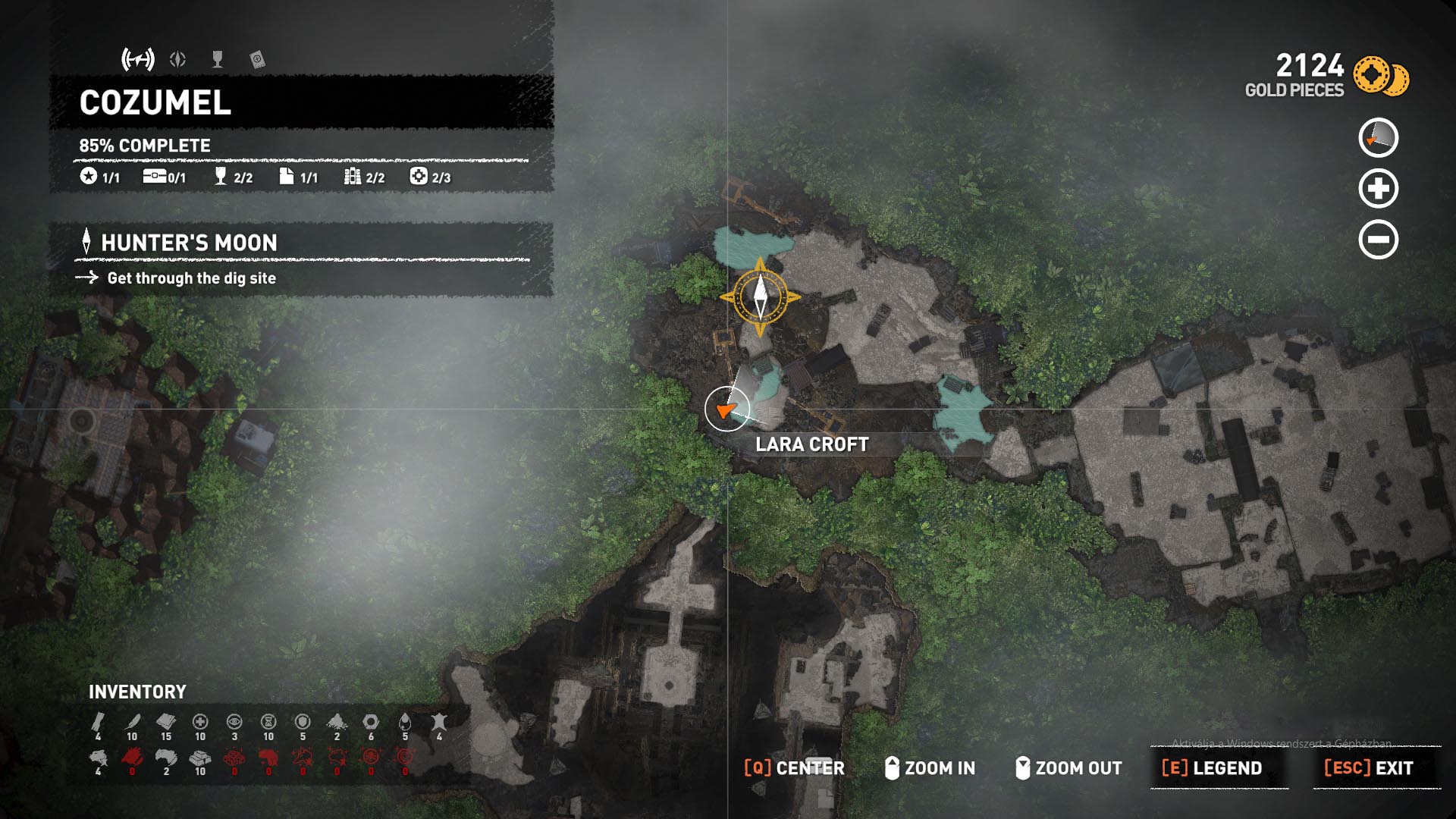Select the base camp map tab icon
Image resolution: width=1456 pixels, height=819 pixels.
[138, 59]
